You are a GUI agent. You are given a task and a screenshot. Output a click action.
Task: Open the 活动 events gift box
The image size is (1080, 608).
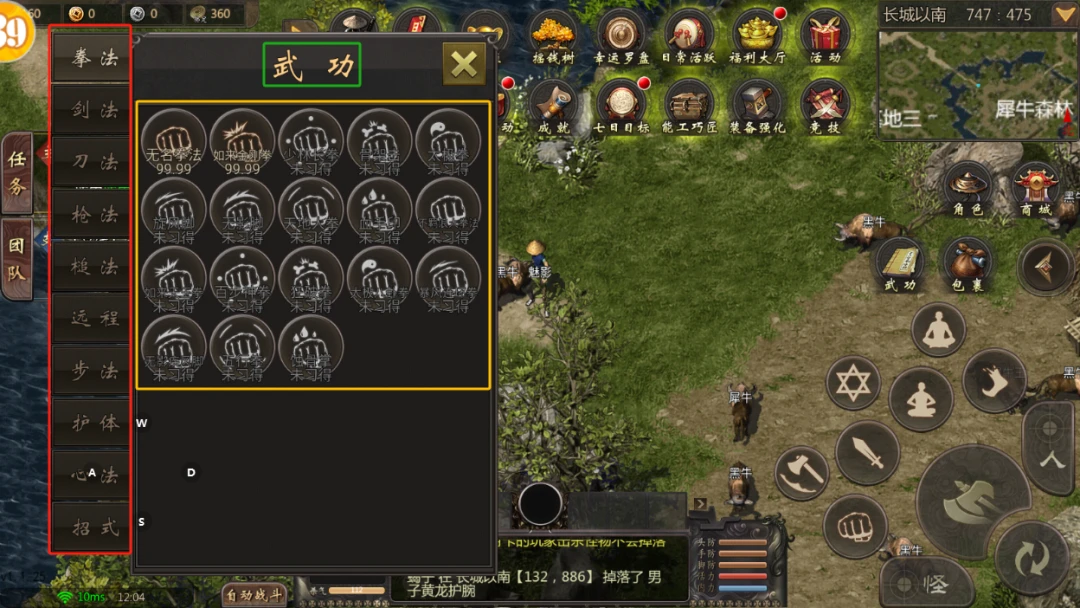[x=826, y=37]
